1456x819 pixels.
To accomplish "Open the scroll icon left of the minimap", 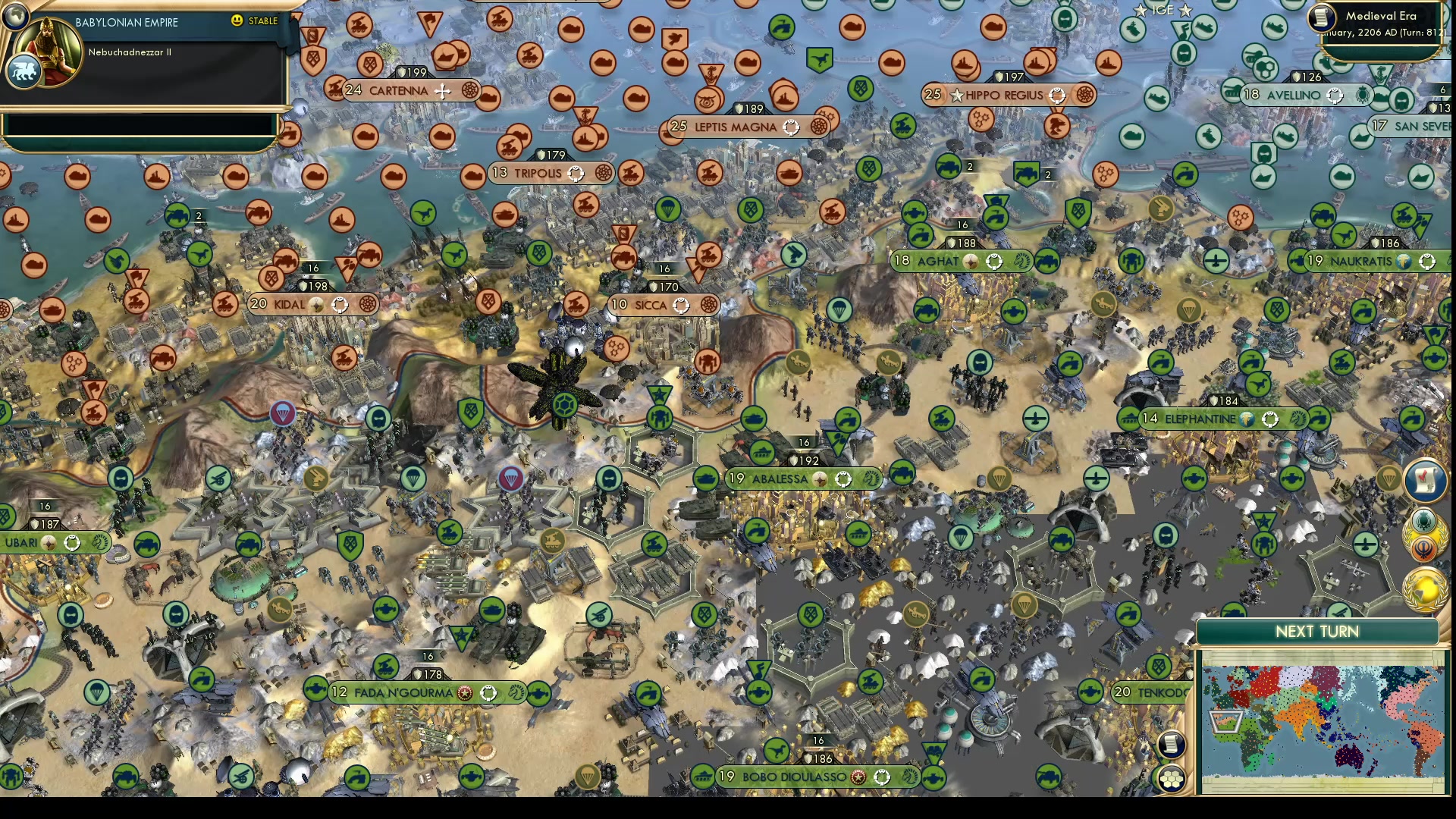I will coord(1171,744).
